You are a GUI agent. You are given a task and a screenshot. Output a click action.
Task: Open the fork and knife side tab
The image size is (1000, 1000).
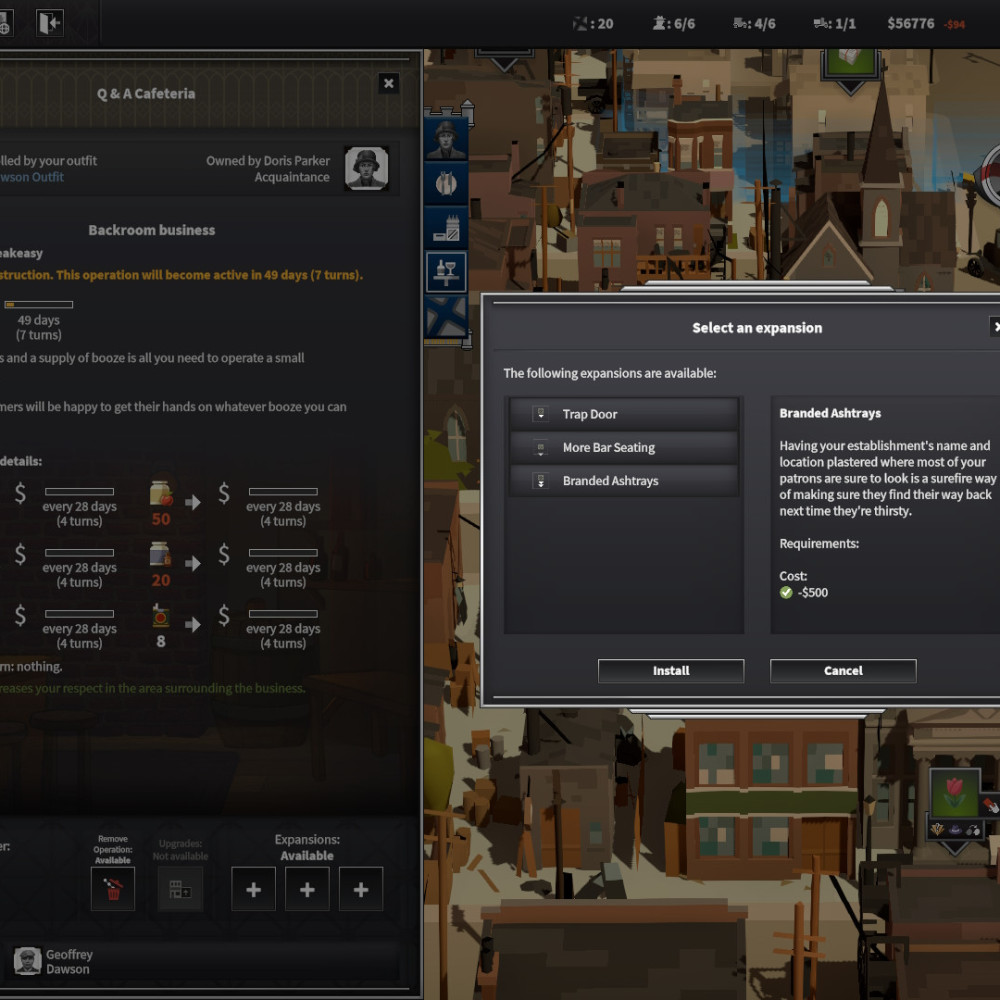(x=445, y=183)
